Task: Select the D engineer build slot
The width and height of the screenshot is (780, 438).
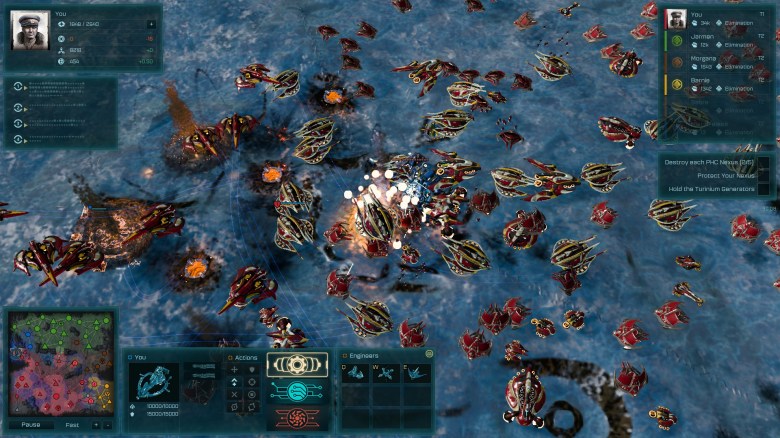Action: (357, 373)
